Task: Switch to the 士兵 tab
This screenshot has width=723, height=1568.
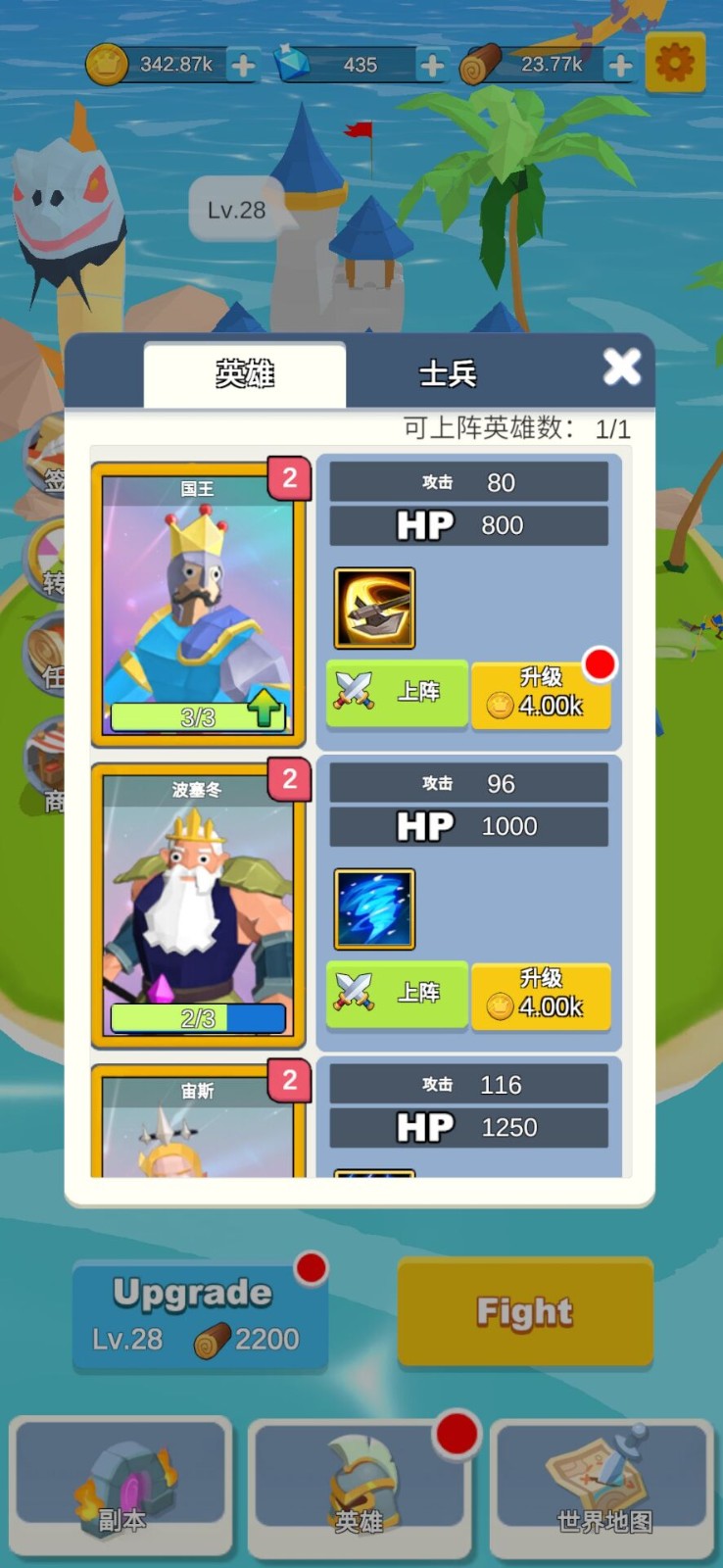Action: [x=448, y=373]
